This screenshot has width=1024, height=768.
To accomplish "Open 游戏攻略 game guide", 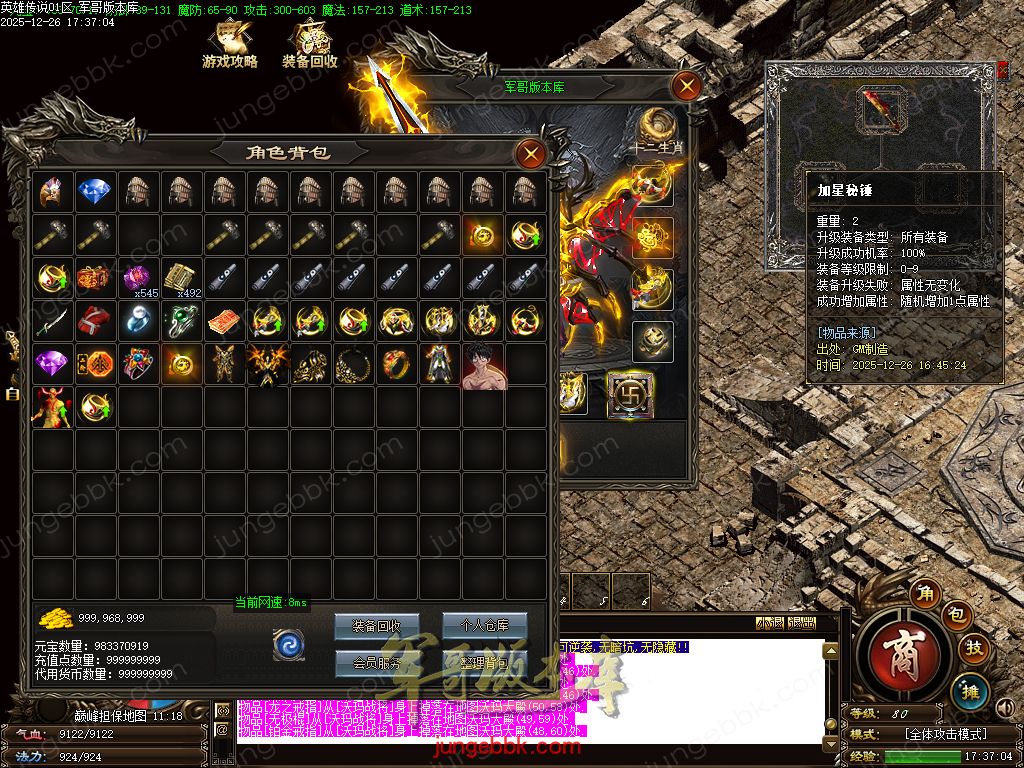I will click(230, 45).
